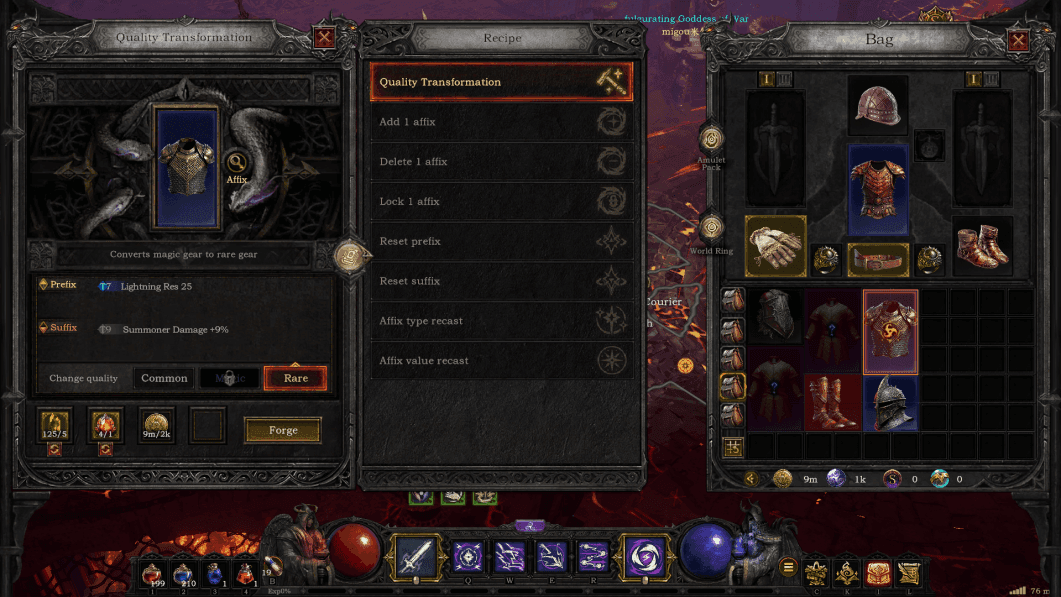The image size is (1061, 597).
Task: Set quality to Rare
Action: click(x=295, y=378)
